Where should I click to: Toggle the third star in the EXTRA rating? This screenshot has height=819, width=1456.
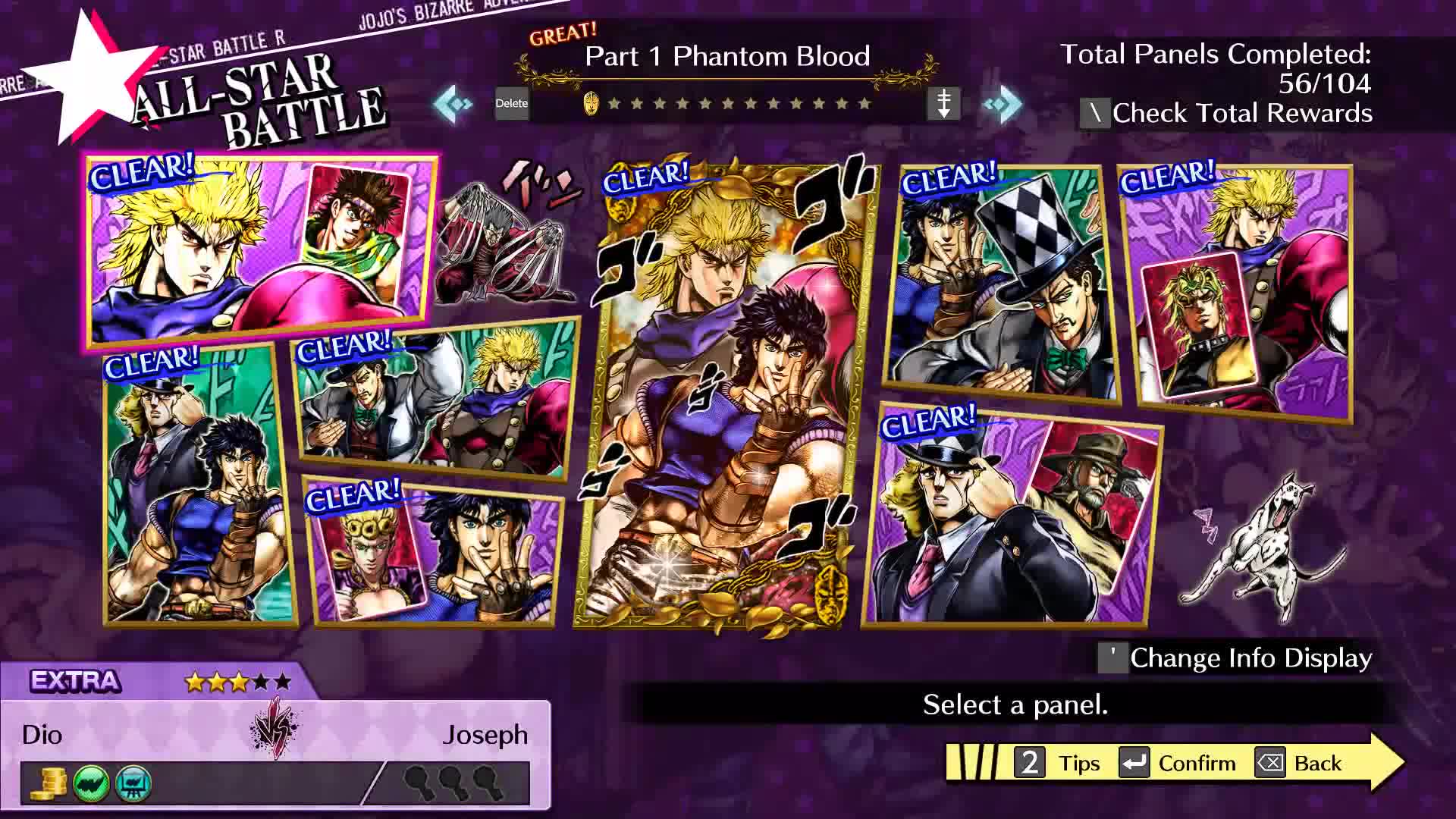pyautogui.click(x=240, y=681)
